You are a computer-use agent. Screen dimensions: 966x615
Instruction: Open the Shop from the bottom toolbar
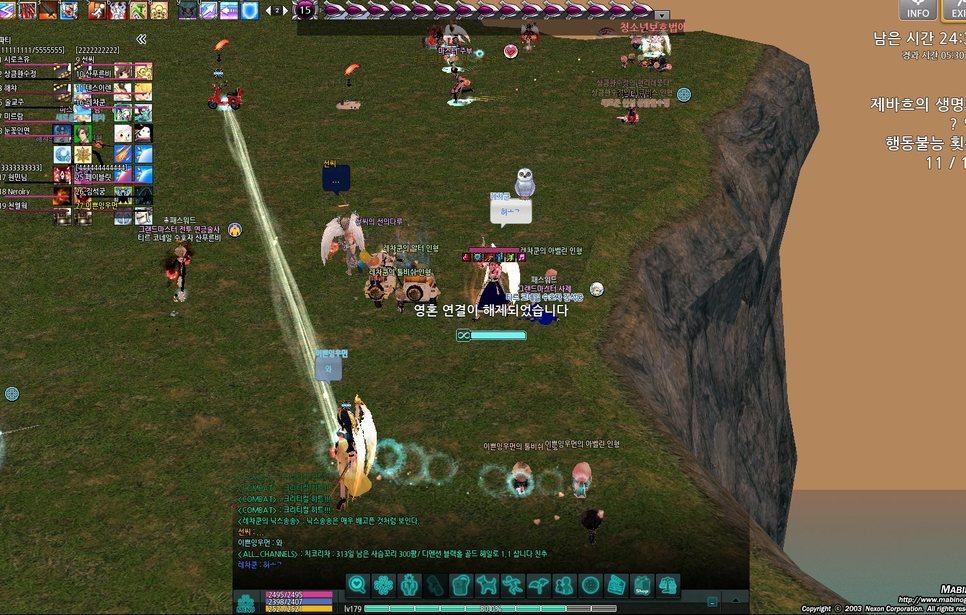click(641, 585)
